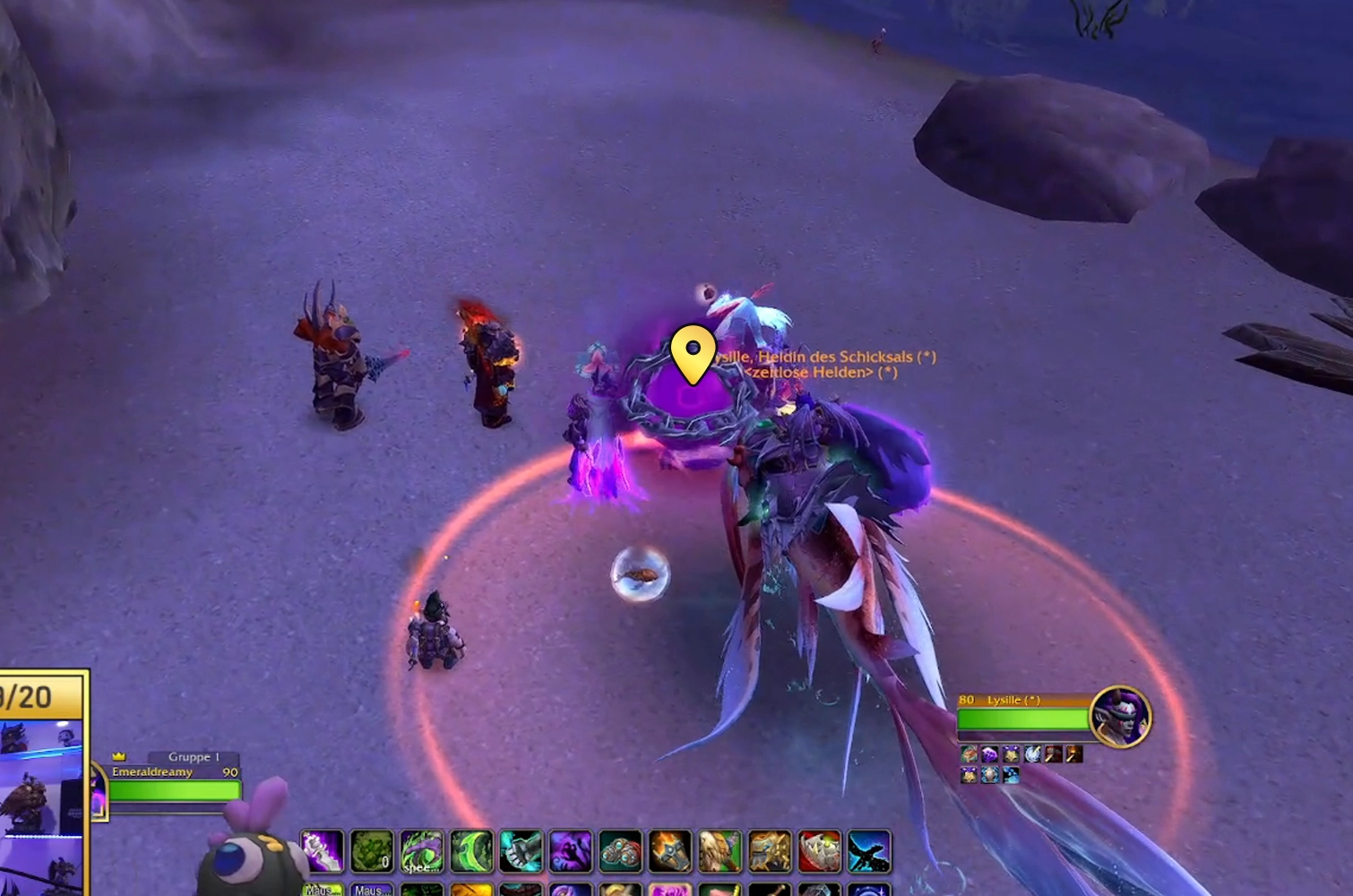Activate the purple glowing bone ability
Image resolution: width=1353 pixels, height=896 pixels.
point(322,851)
